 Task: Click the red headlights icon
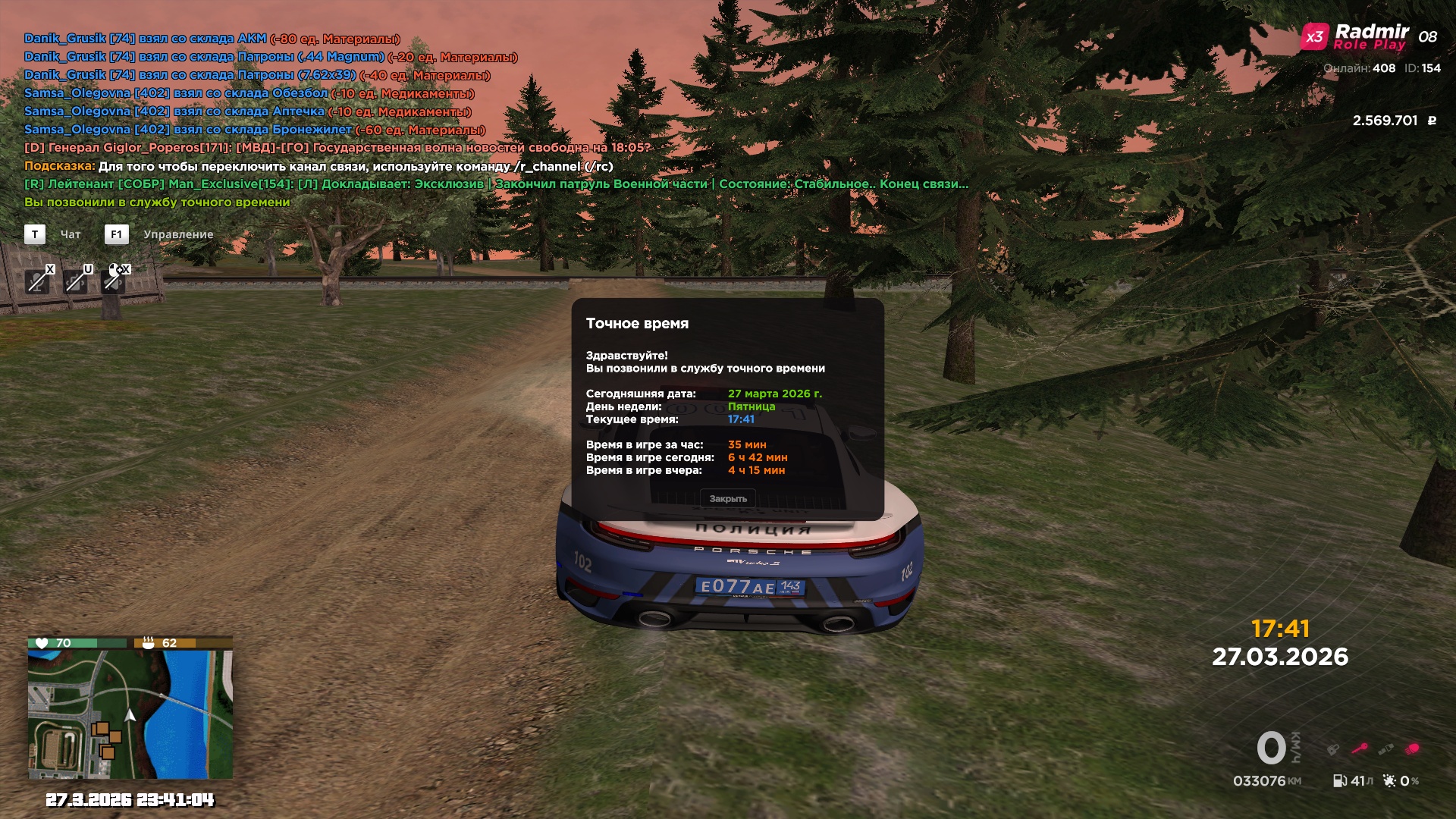coord(1412,749)
